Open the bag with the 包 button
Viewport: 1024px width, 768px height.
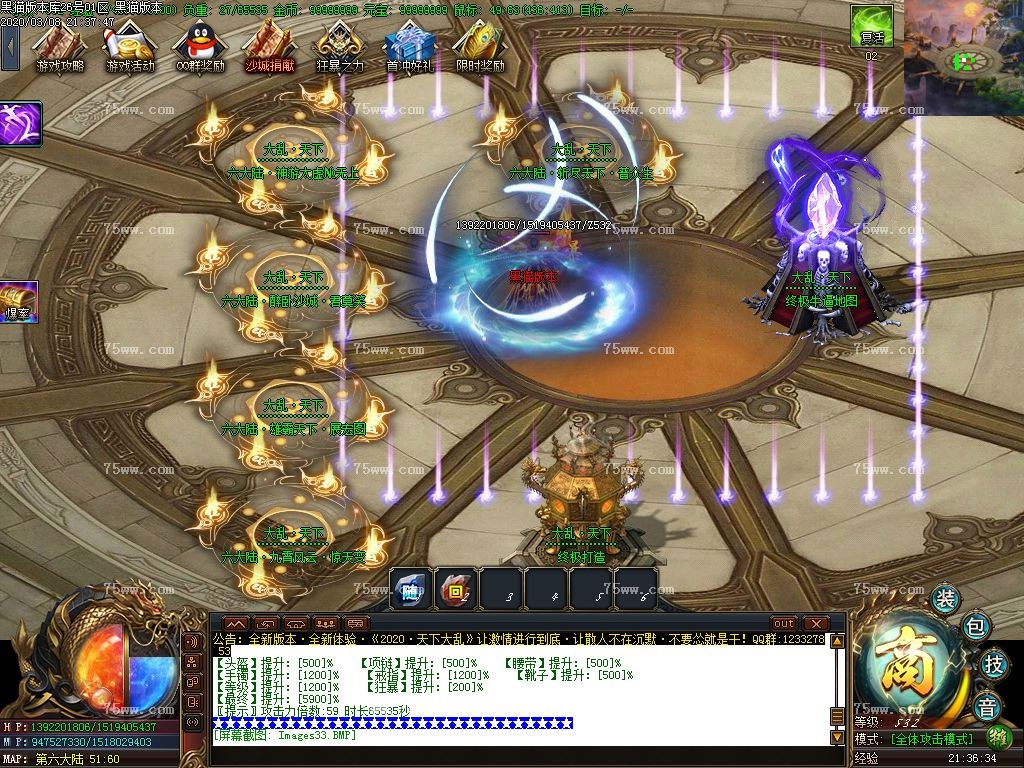point(977,628)
